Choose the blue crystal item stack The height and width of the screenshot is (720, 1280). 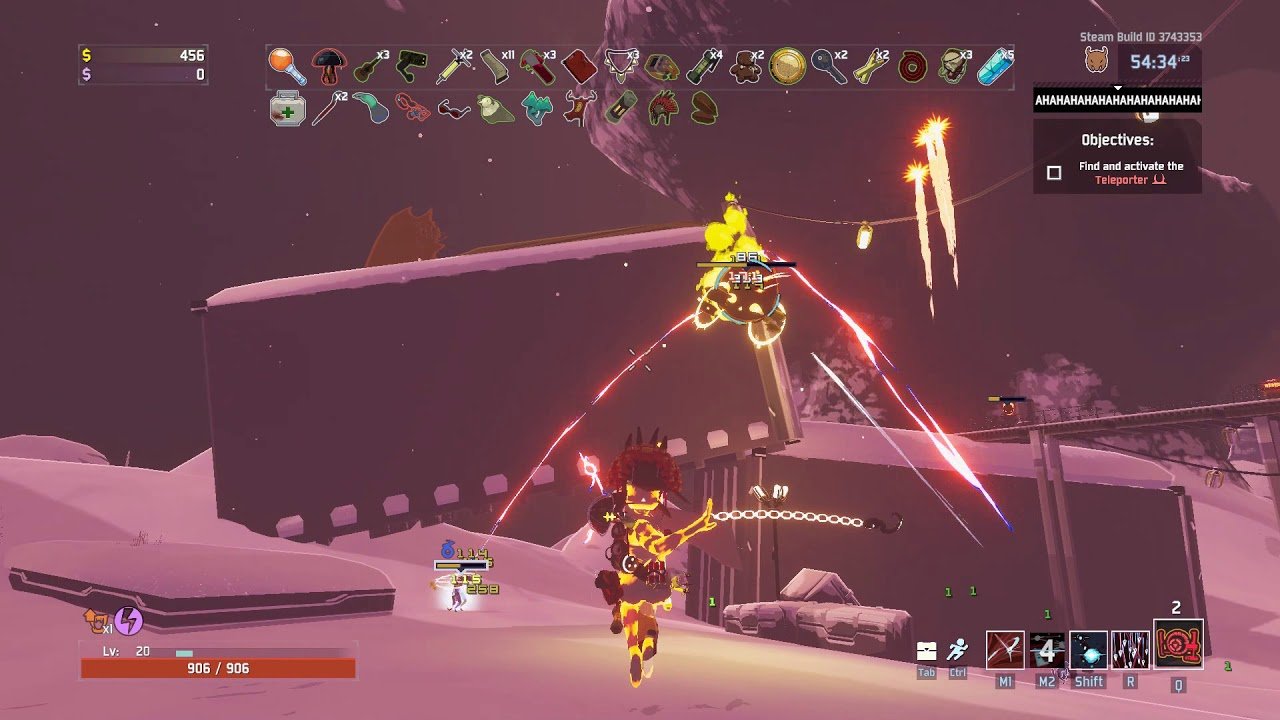click(x=994, y=67)
